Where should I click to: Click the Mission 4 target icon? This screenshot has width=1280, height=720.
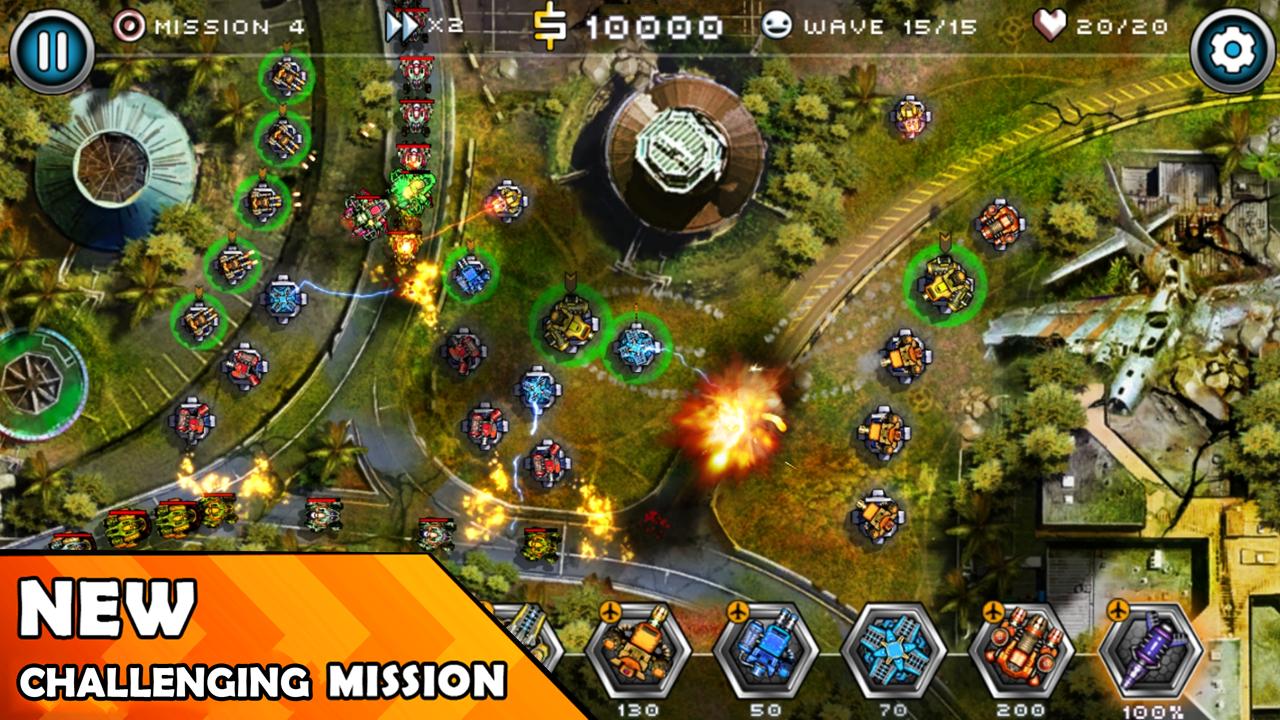coord(131,27)
